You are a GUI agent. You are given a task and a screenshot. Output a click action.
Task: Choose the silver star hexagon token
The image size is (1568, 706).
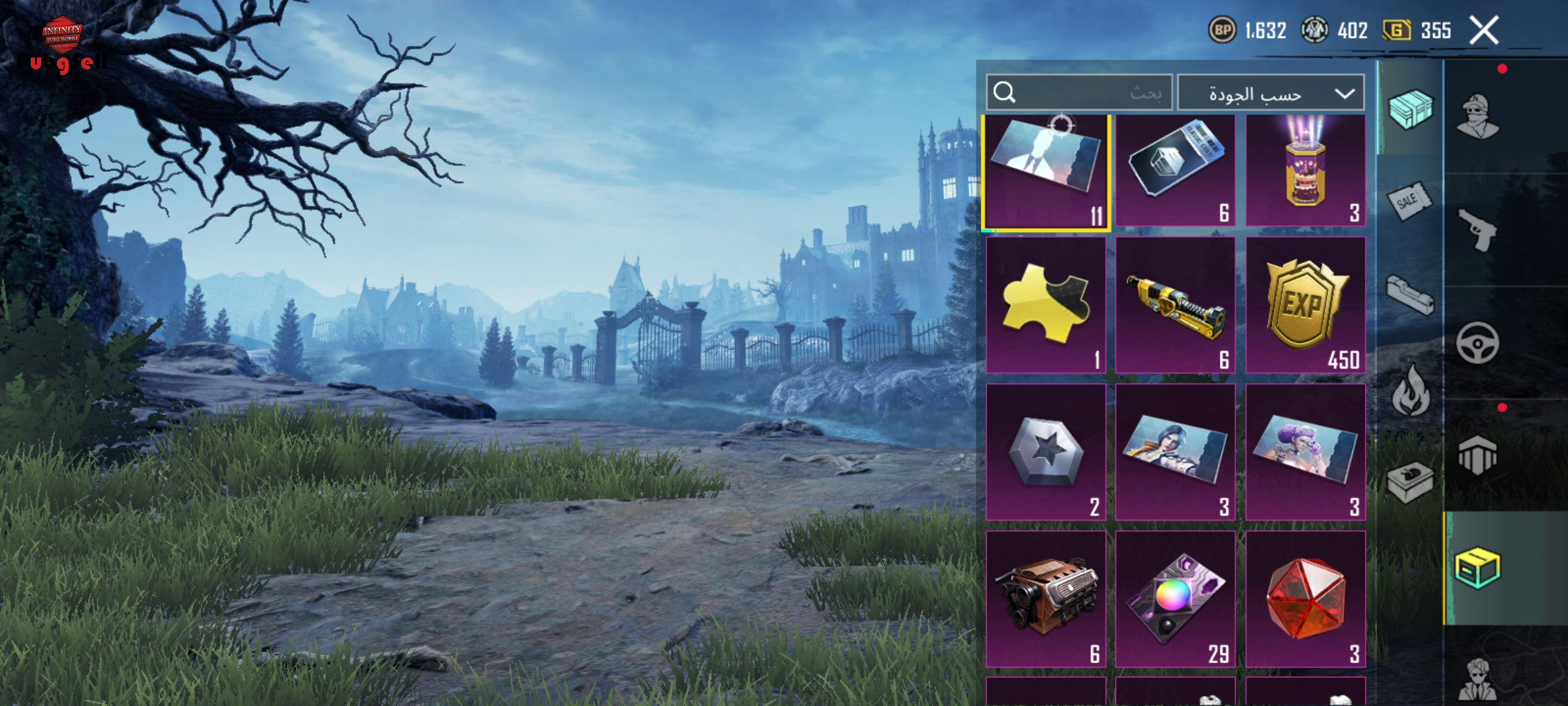1045,452
